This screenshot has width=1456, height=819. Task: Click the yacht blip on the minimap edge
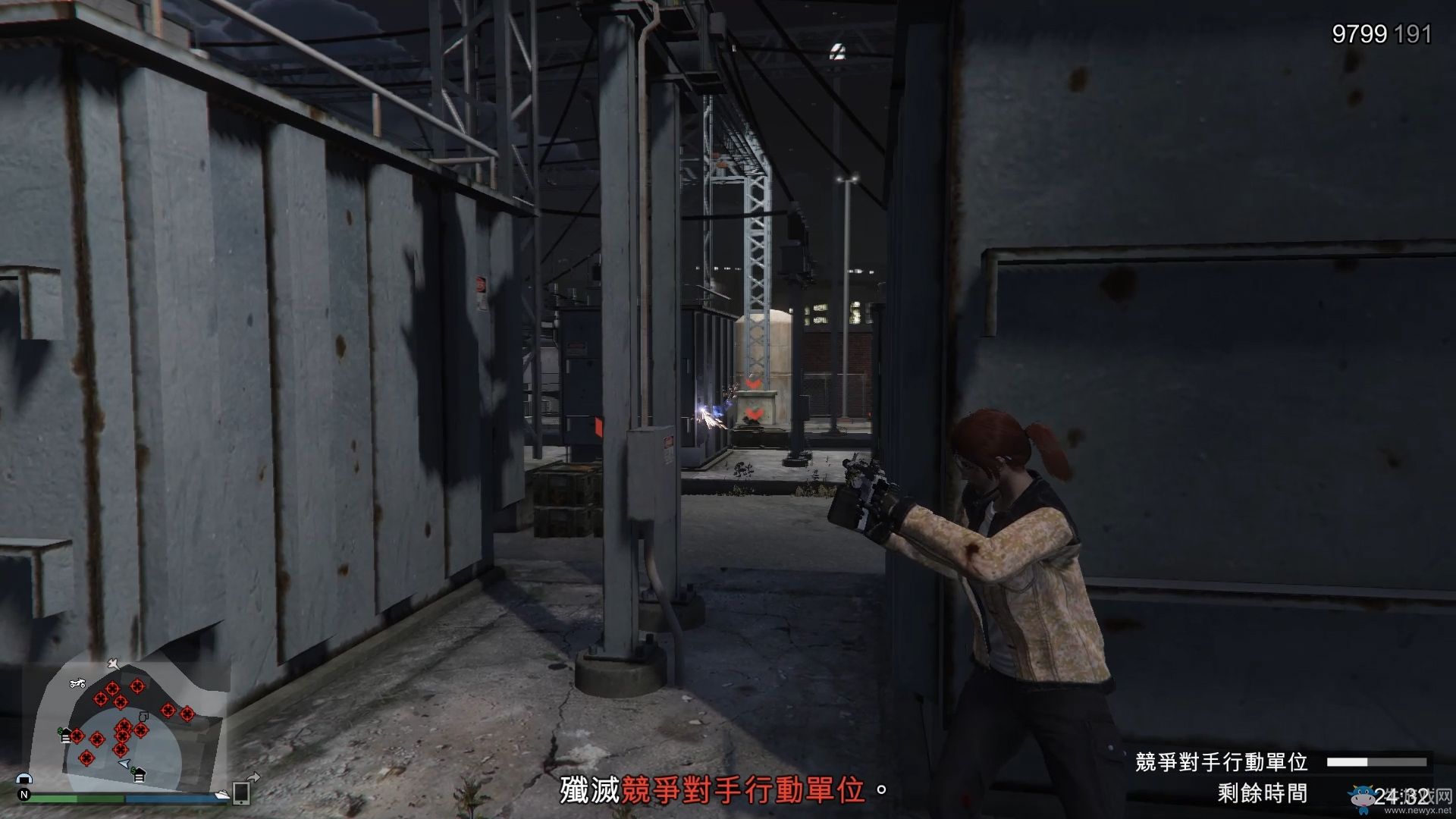[221, 794]
